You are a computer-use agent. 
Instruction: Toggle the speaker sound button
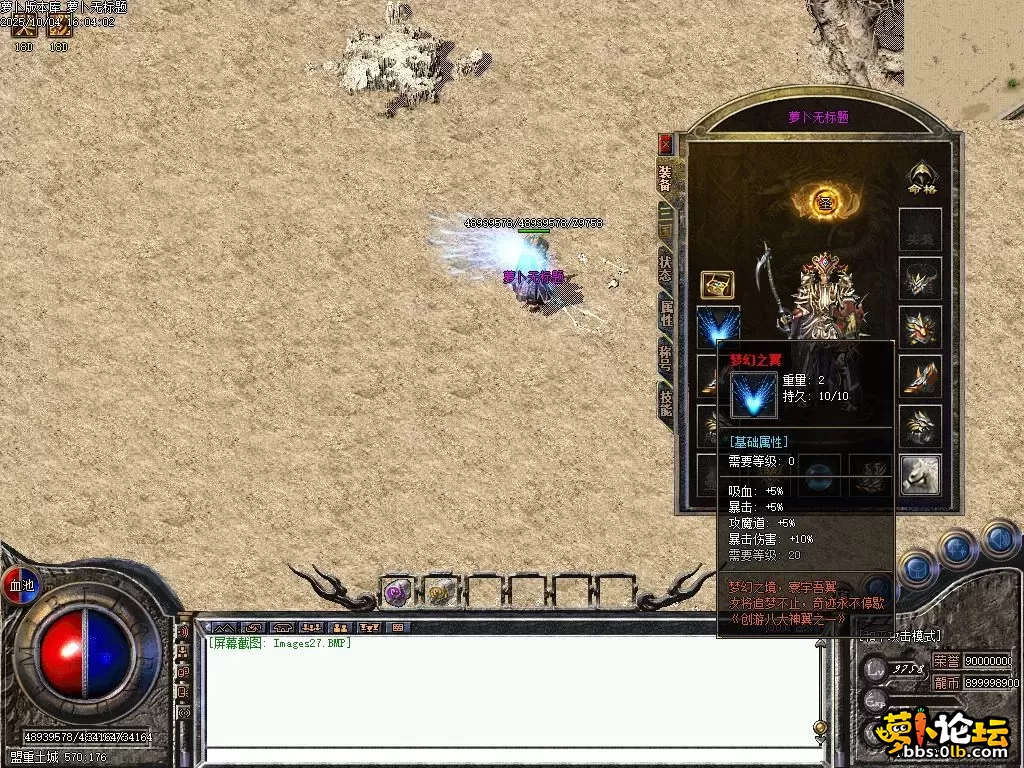pyautogui.click(x=184, y=631)
